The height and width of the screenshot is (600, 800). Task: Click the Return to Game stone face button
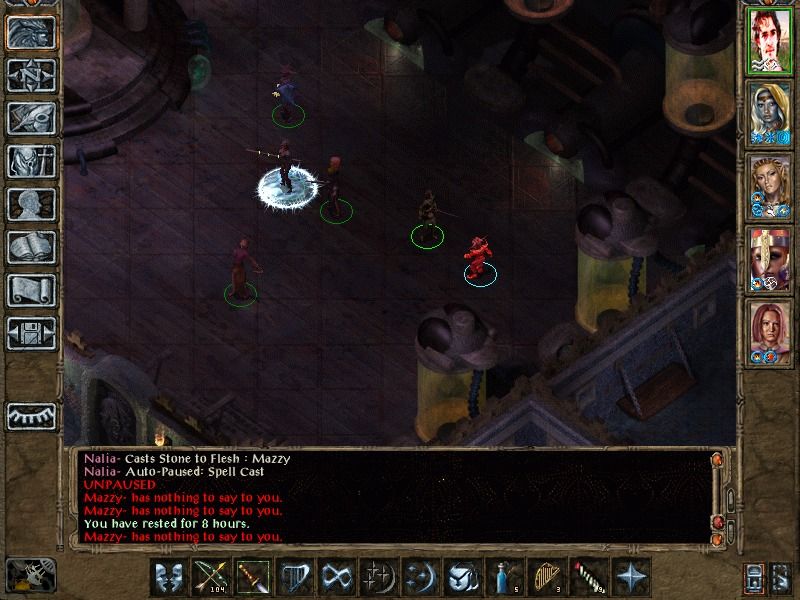31,32
